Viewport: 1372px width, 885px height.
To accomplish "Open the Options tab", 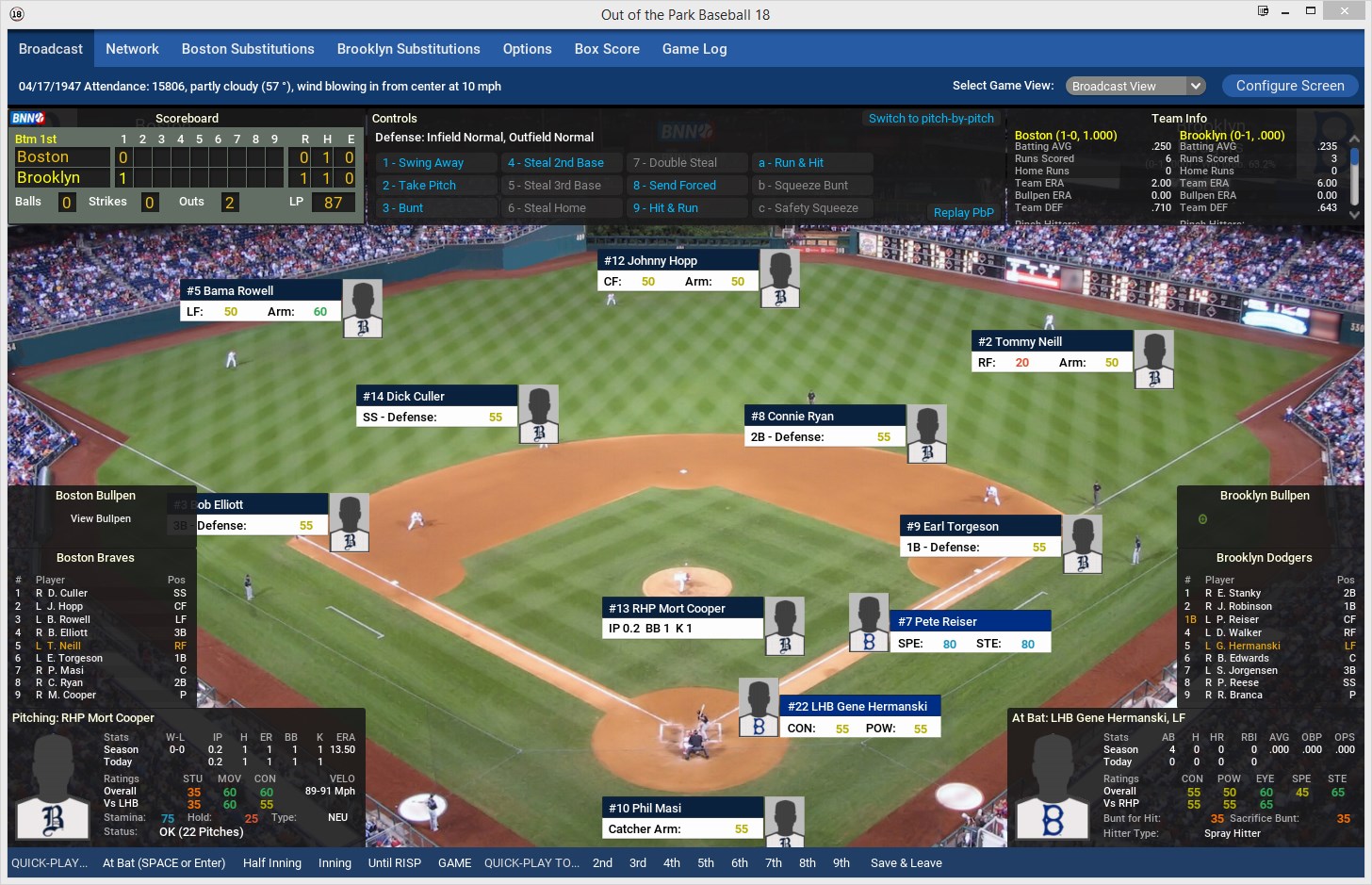I will [527, 49].
